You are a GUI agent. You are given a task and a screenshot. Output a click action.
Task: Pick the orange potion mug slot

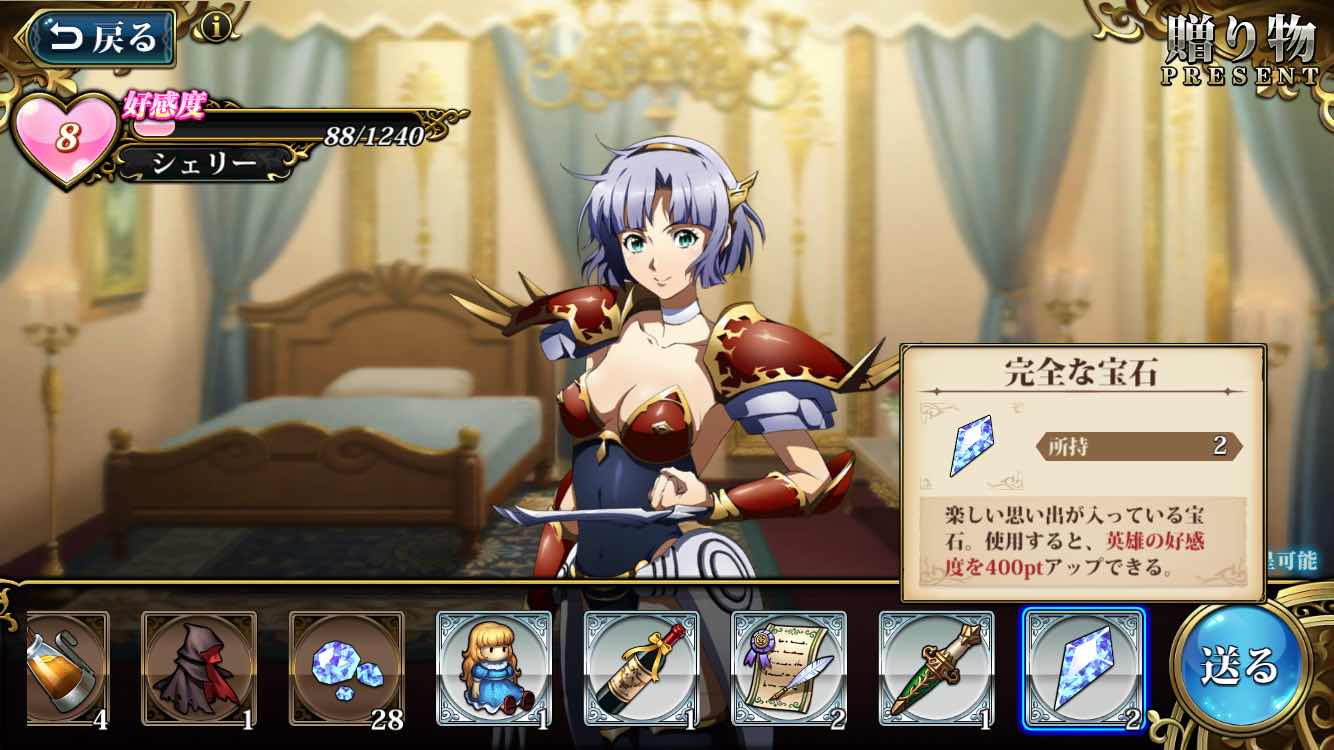pyautogui.click(x=66, y=667)
